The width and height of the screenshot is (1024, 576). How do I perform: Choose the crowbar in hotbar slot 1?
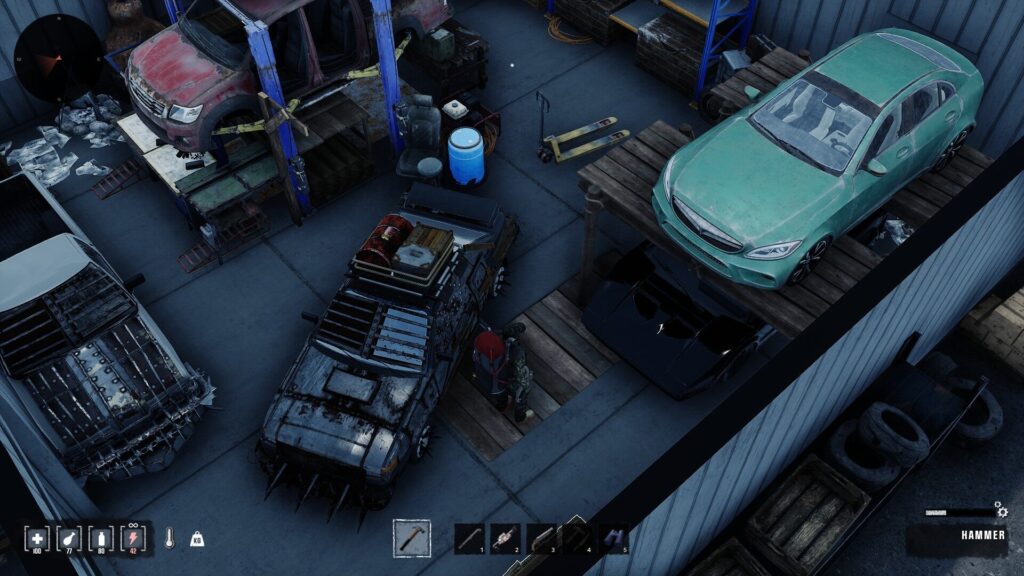(469, 538)
